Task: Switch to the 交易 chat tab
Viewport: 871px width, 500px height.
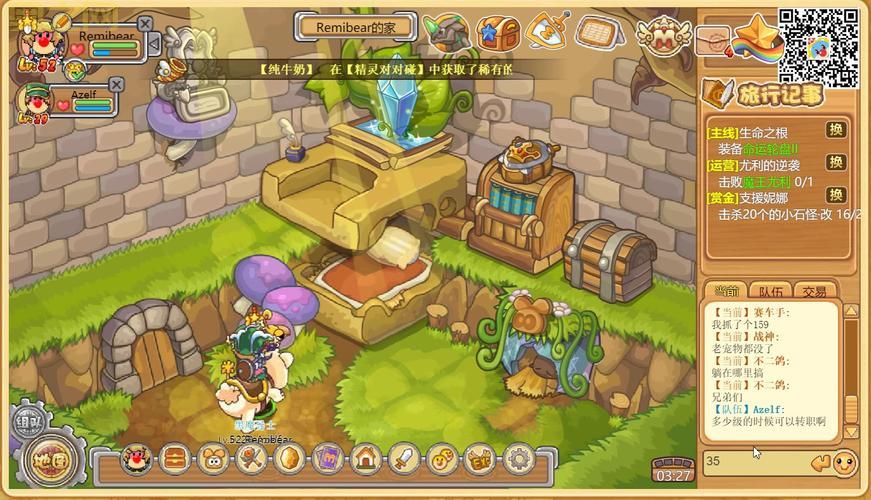Action: 815,292
